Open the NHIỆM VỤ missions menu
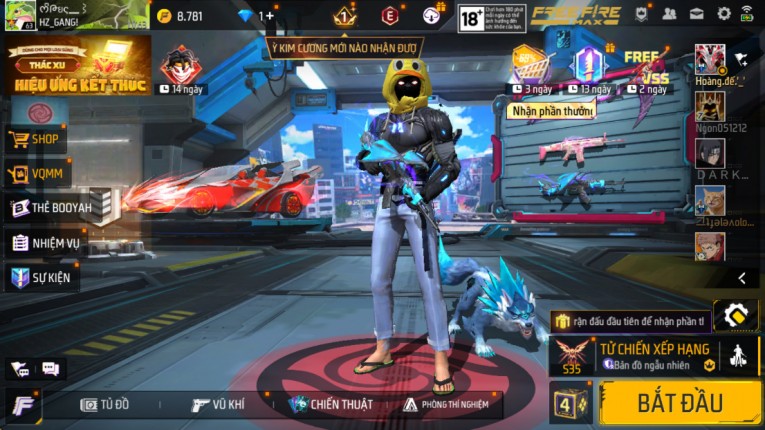765x430 pixels. 46,243
